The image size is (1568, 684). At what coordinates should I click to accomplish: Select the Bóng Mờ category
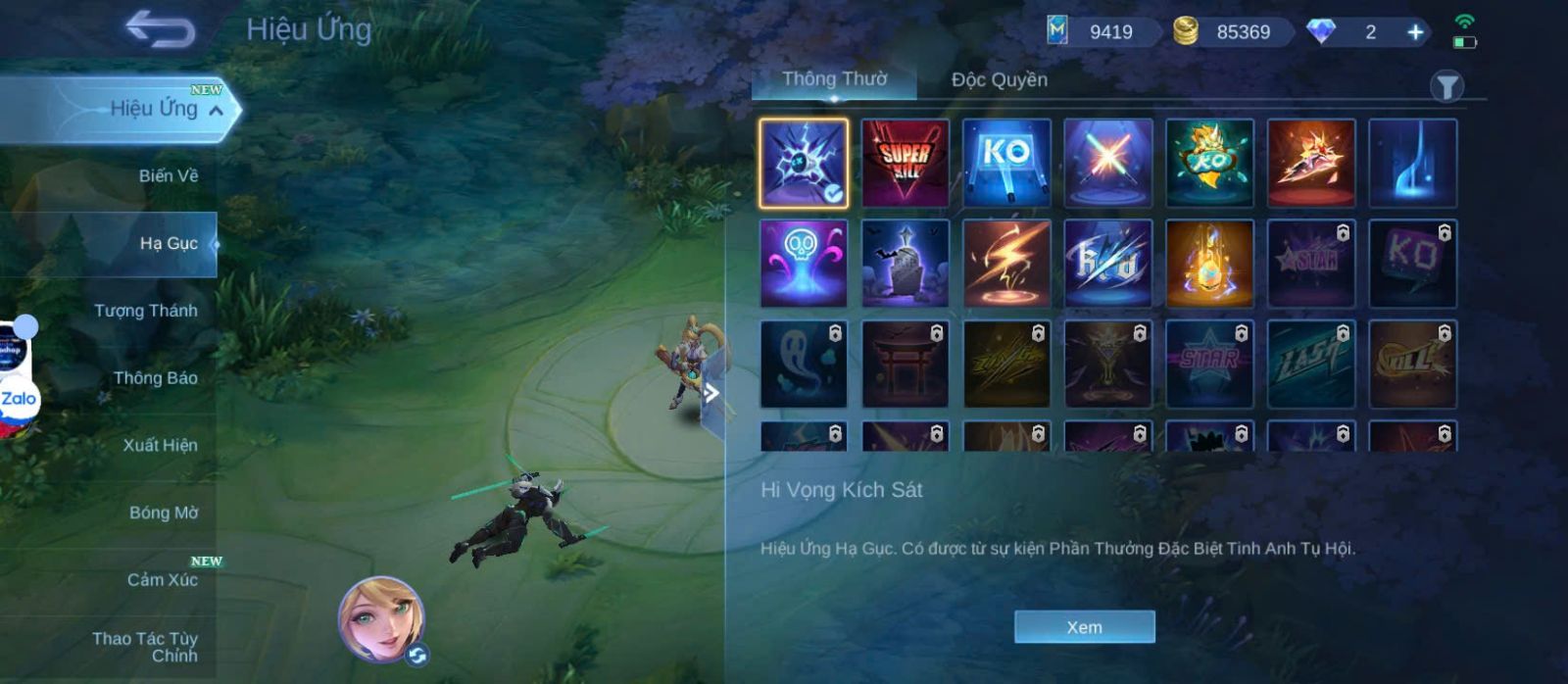tap(163, 513)
